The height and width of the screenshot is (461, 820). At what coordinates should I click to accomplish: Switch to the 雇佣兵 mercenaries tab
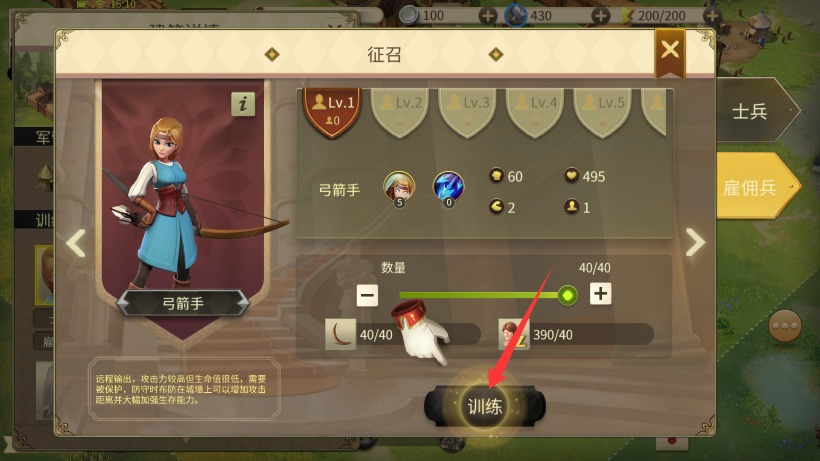[754, 186]
